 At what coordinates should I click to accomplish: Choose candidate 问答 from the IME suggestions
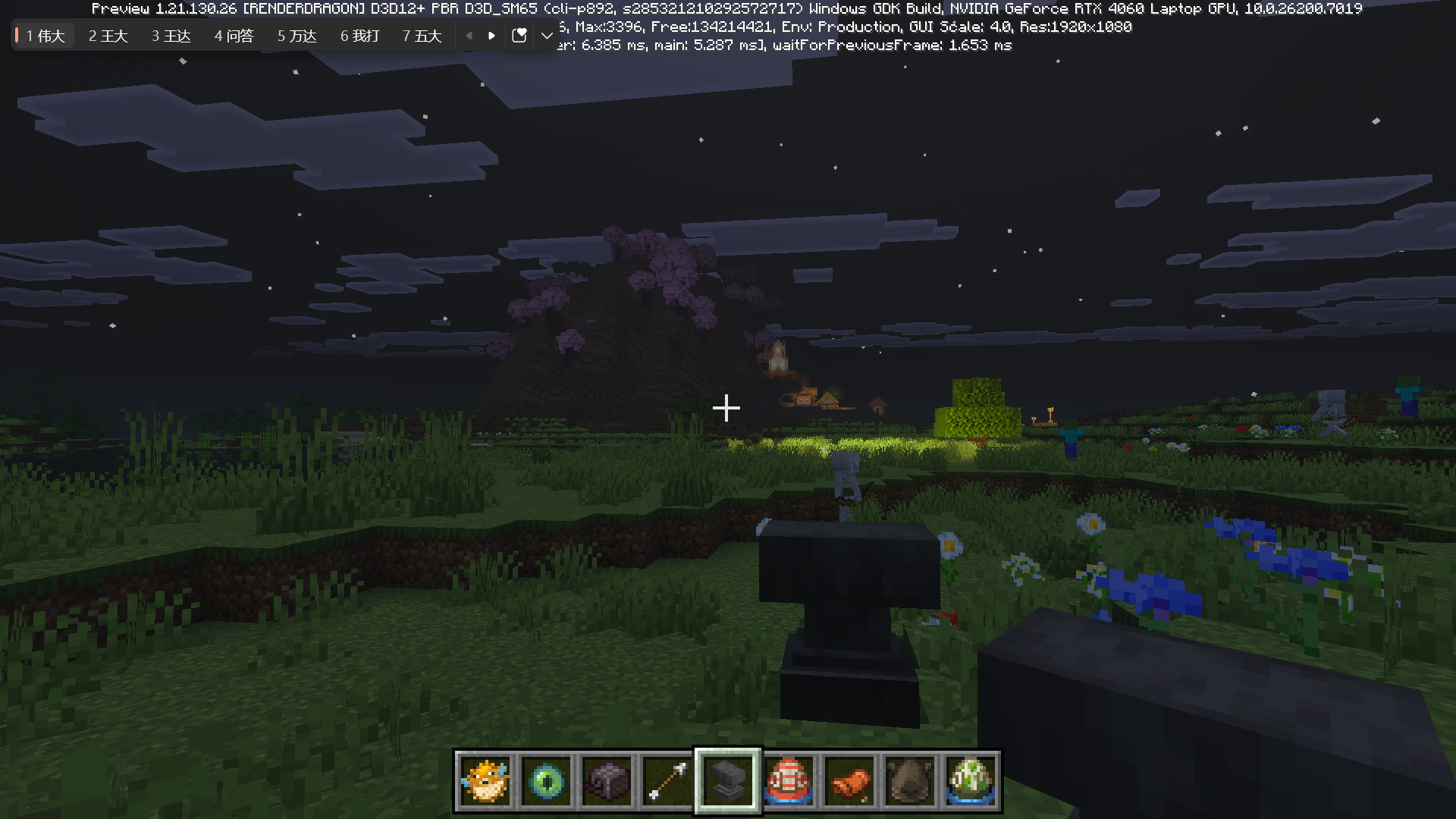[234, 35]
